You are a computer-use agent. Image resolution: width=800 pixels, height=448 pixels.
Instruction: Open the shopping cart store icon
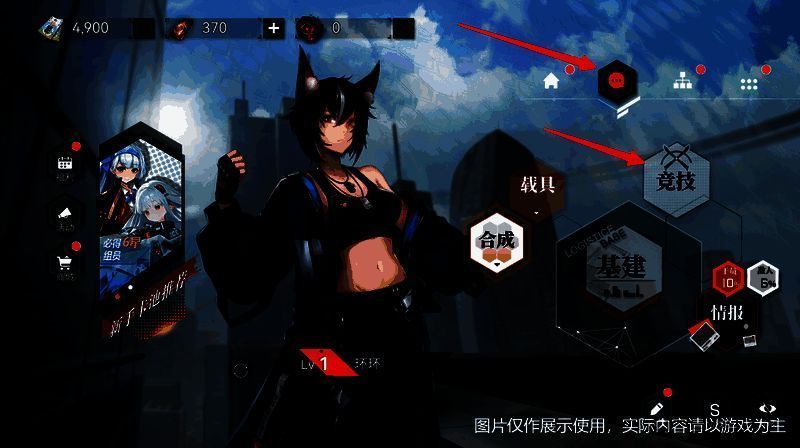click(65, 263)
